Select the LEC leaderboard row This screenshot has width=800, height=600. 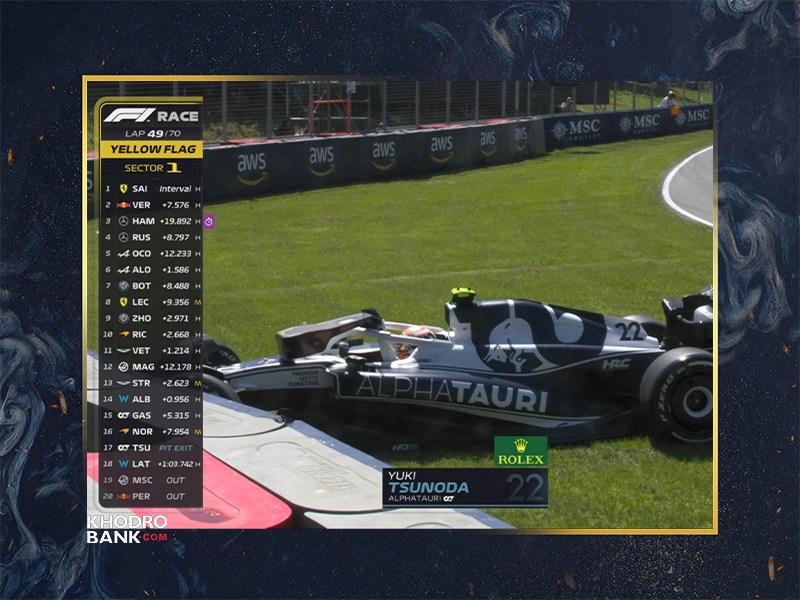(152, 302)
